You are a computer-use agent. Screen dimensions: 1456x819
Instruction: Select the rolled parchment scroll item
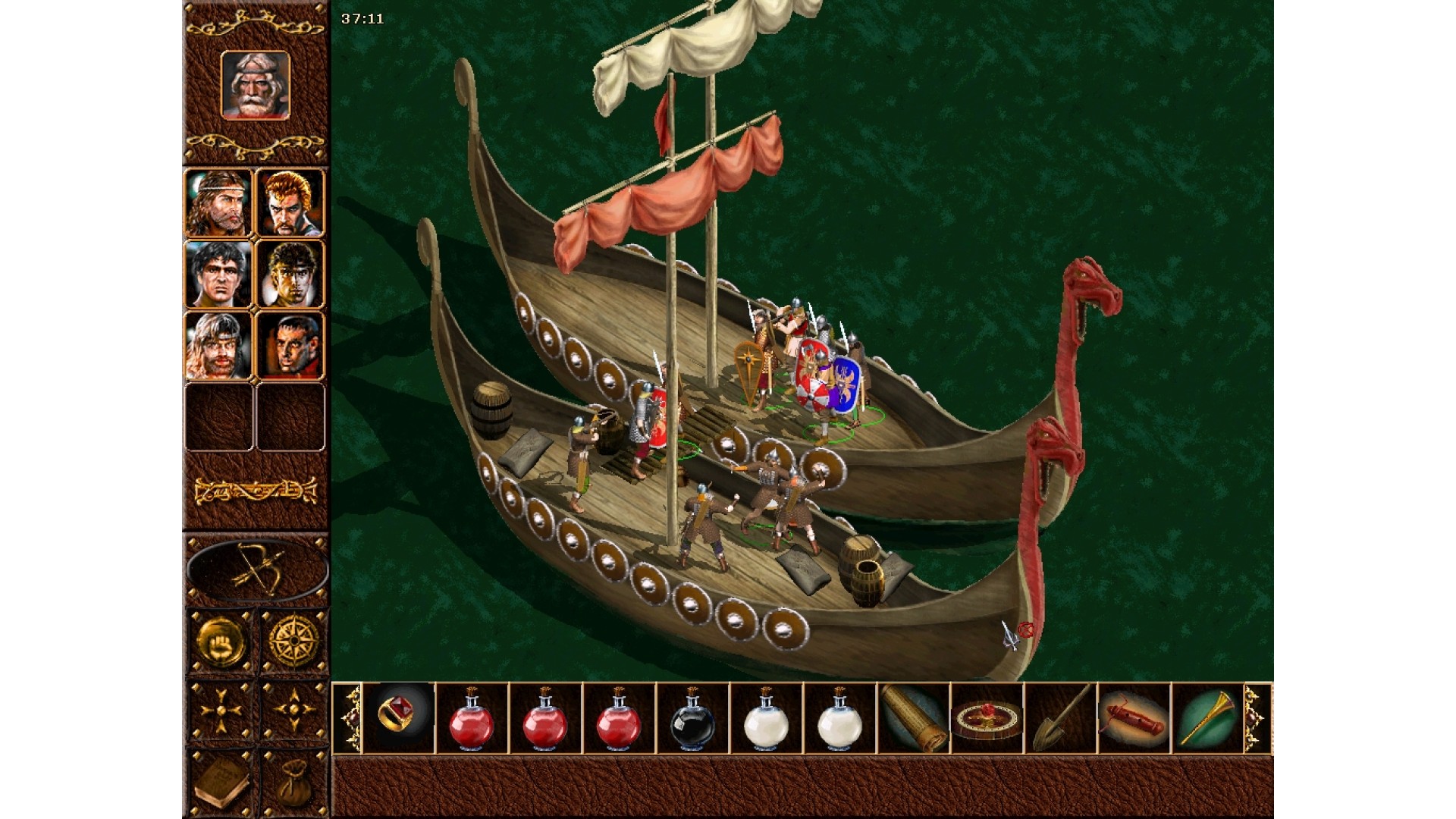(914, 717)
